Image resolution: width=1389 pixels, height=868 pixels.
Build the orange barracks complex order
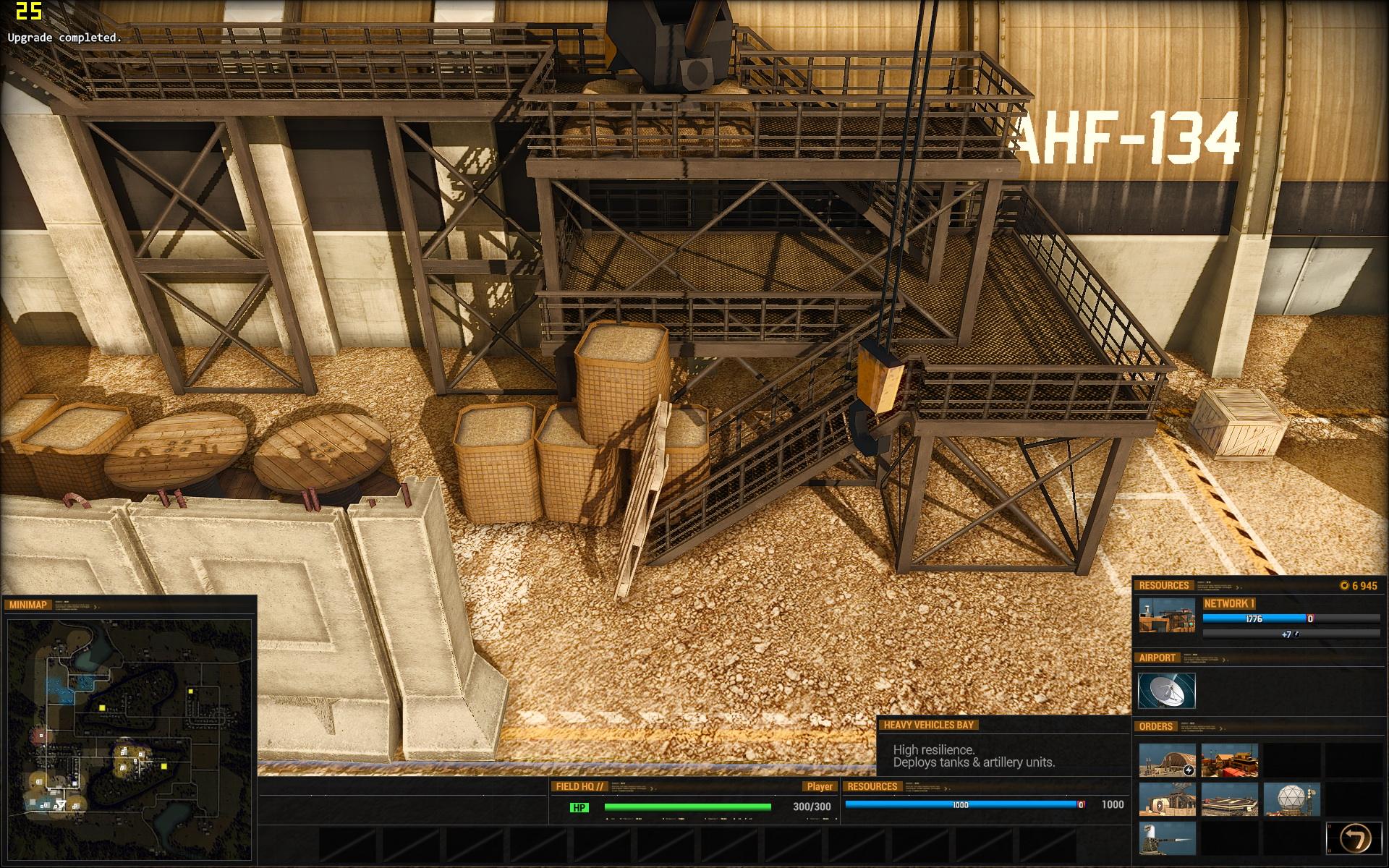[x=1229, y=760]
